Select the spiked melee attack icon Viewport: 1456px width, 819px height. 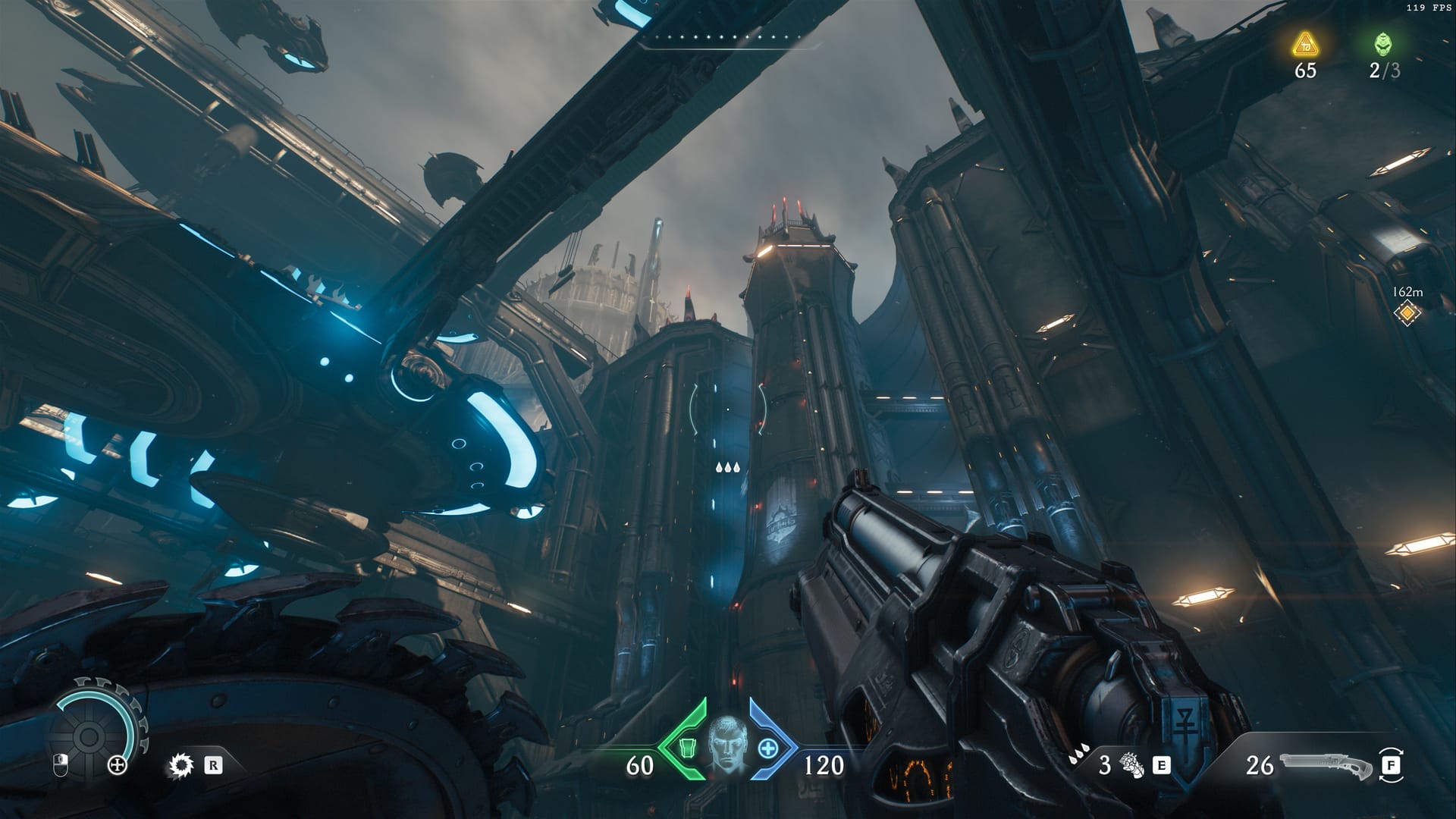[x=180, y=765]
